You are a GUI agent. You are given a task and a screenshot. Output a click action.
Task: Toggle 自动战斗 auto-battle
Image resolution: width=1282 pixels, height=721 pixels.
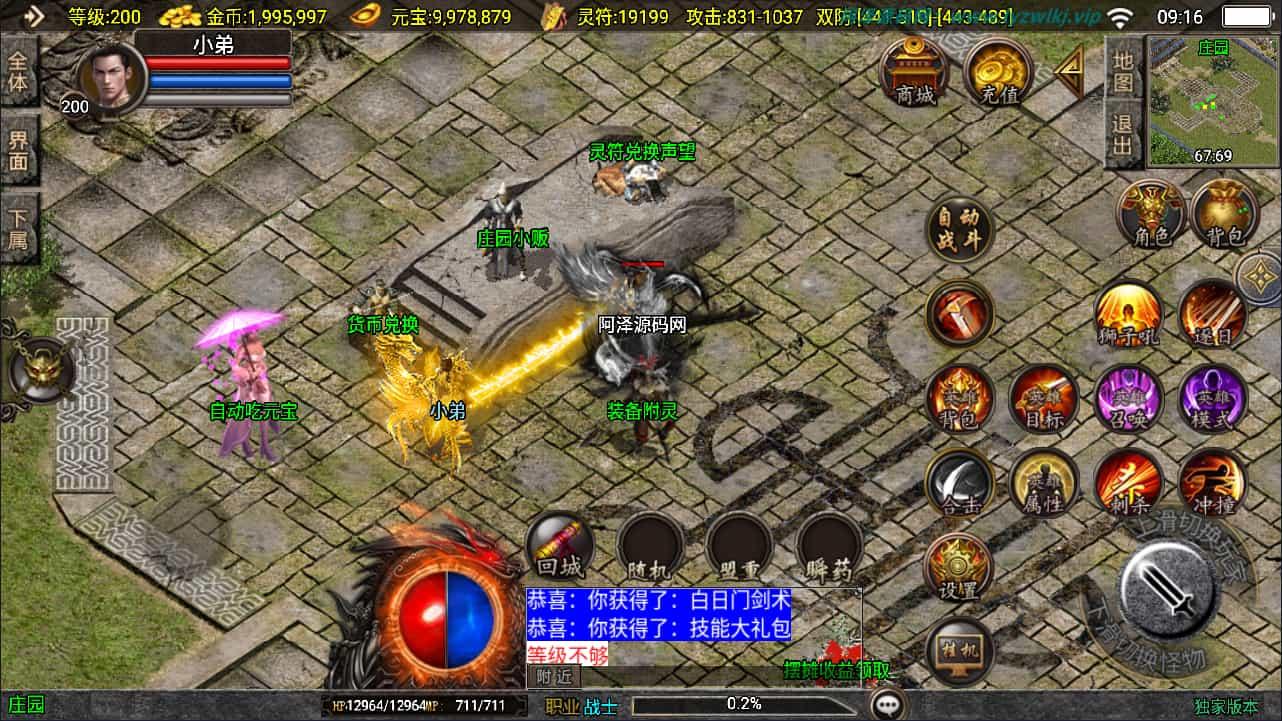tap(960, 232)
